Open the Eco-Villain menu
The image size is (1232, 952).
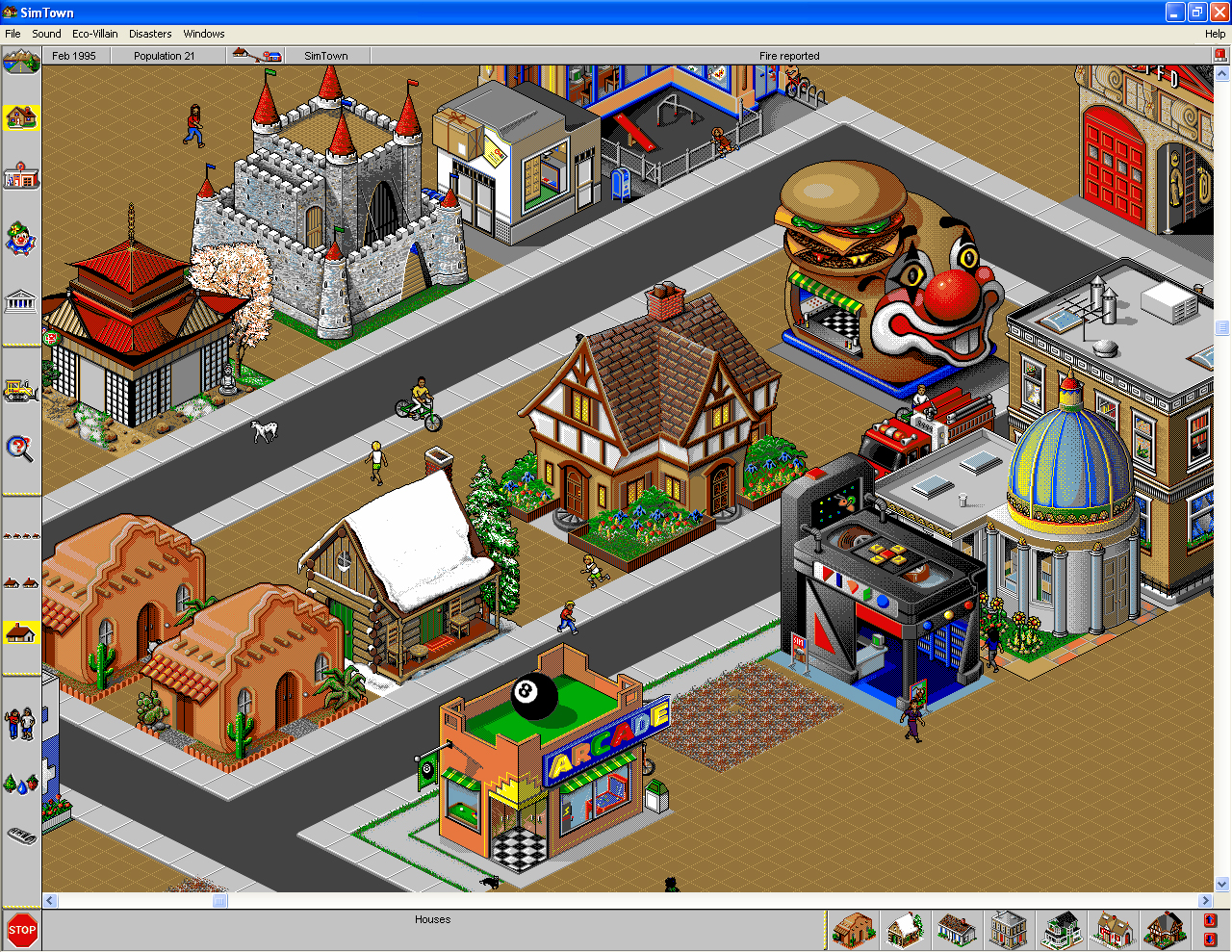coord(94,33)
